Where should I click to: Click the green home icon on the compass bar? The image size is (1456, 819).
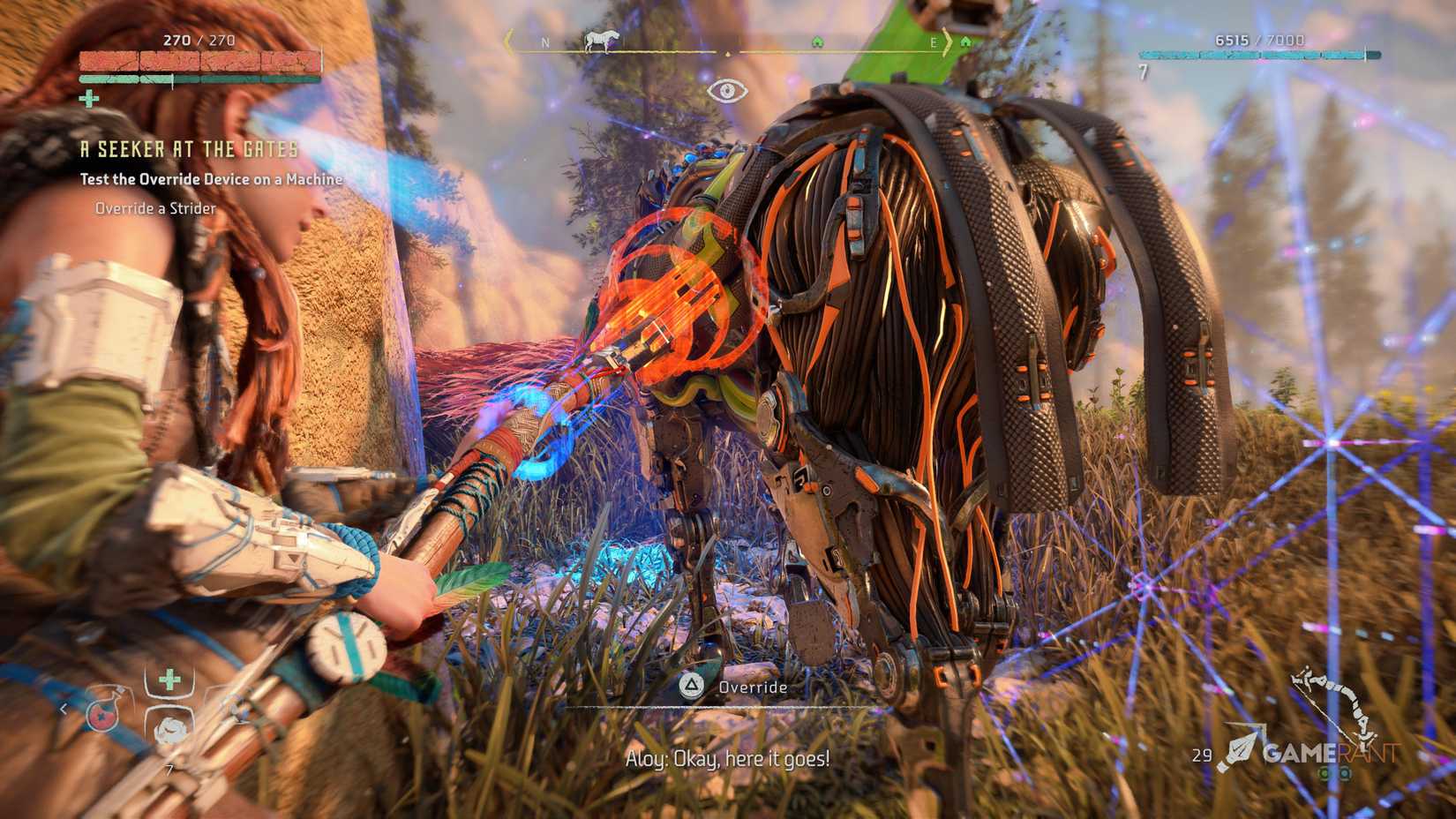coord(821,40)
